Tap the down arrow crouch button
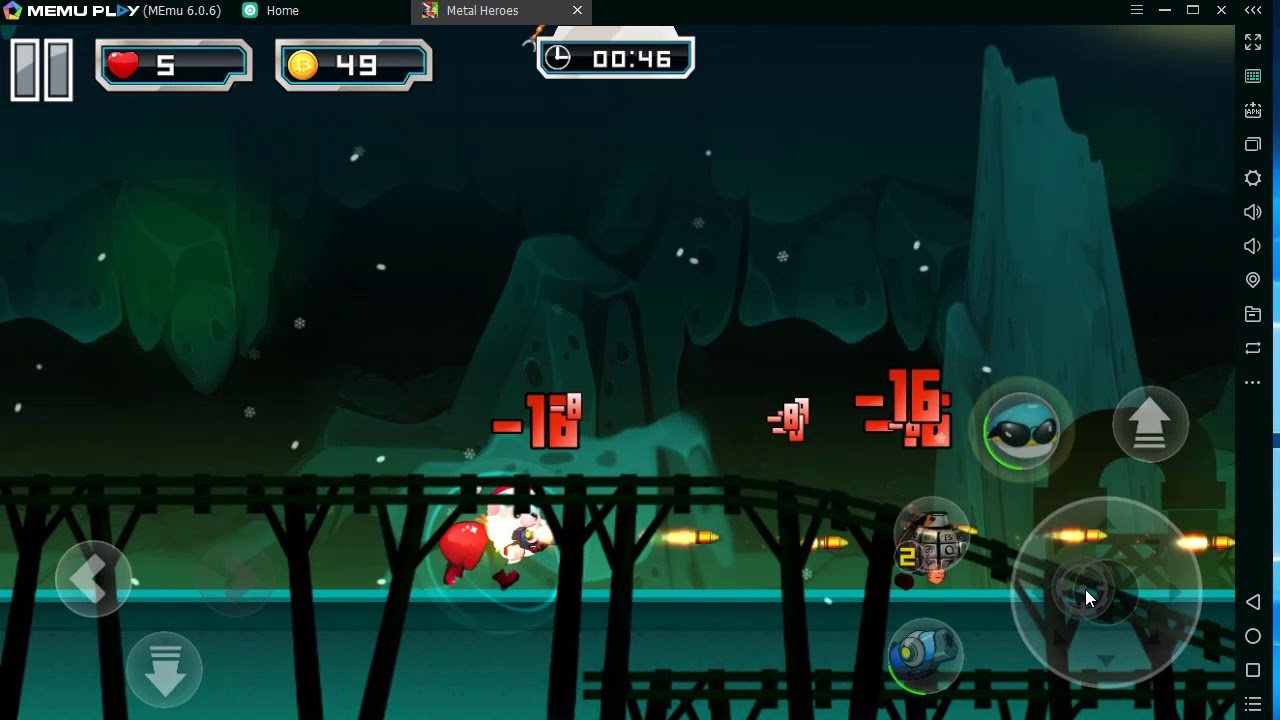 [165, 669]
